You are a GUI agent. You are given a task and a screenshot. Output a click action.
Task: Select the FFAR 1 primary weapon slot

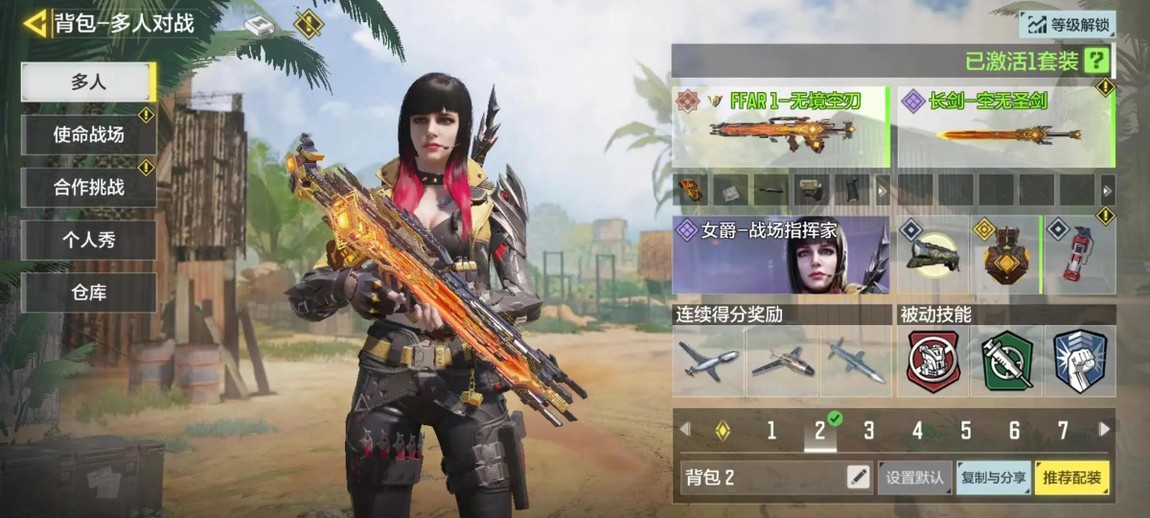780,127
